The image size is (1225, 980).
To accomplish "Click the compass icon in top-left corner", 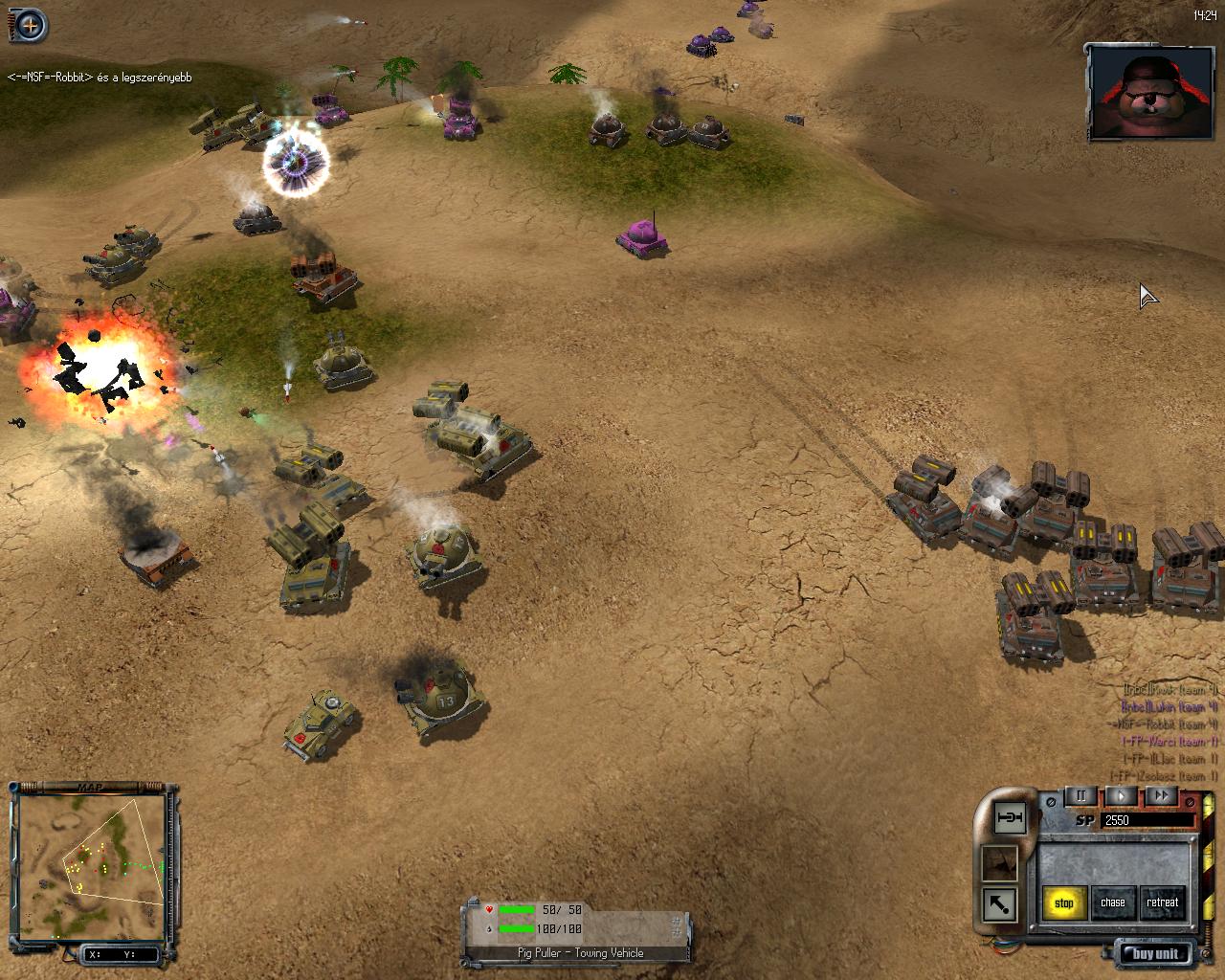I will 31,26.
